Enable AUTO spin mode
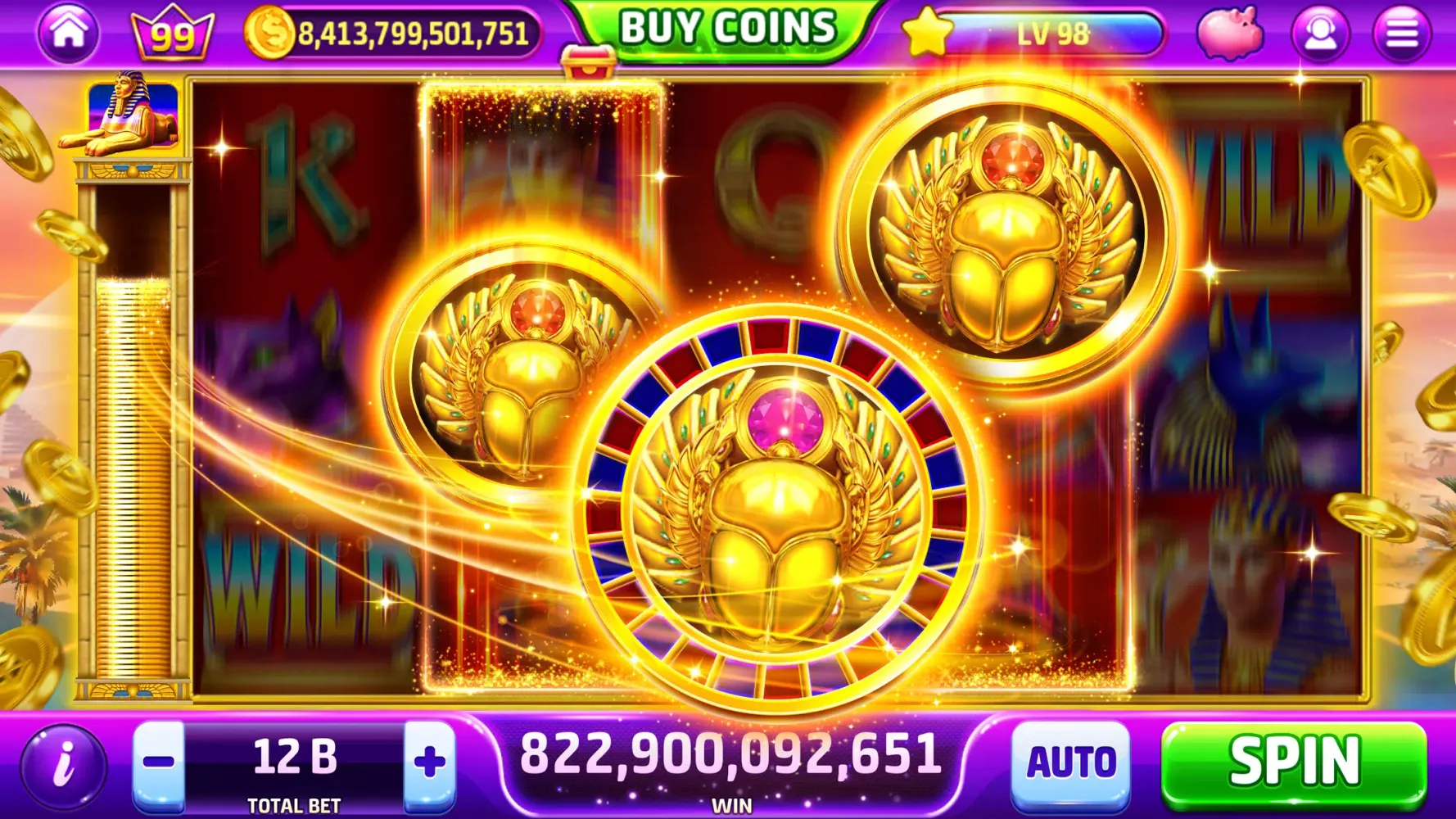This screenshot has width=1456, height=819. (x=1073, y=765)
